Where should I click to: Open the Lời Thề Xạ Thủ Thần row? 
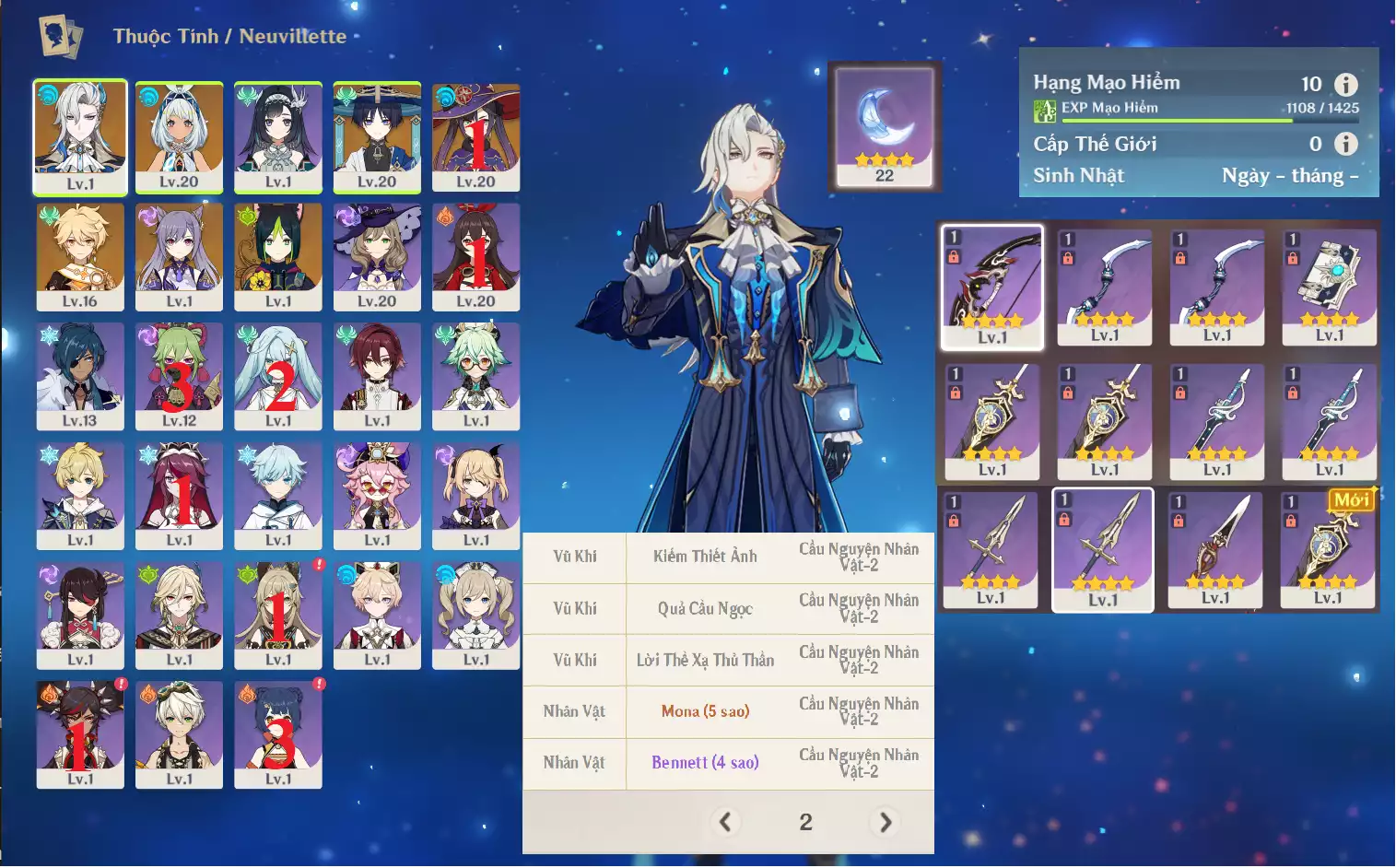click(x=705, y=660)
